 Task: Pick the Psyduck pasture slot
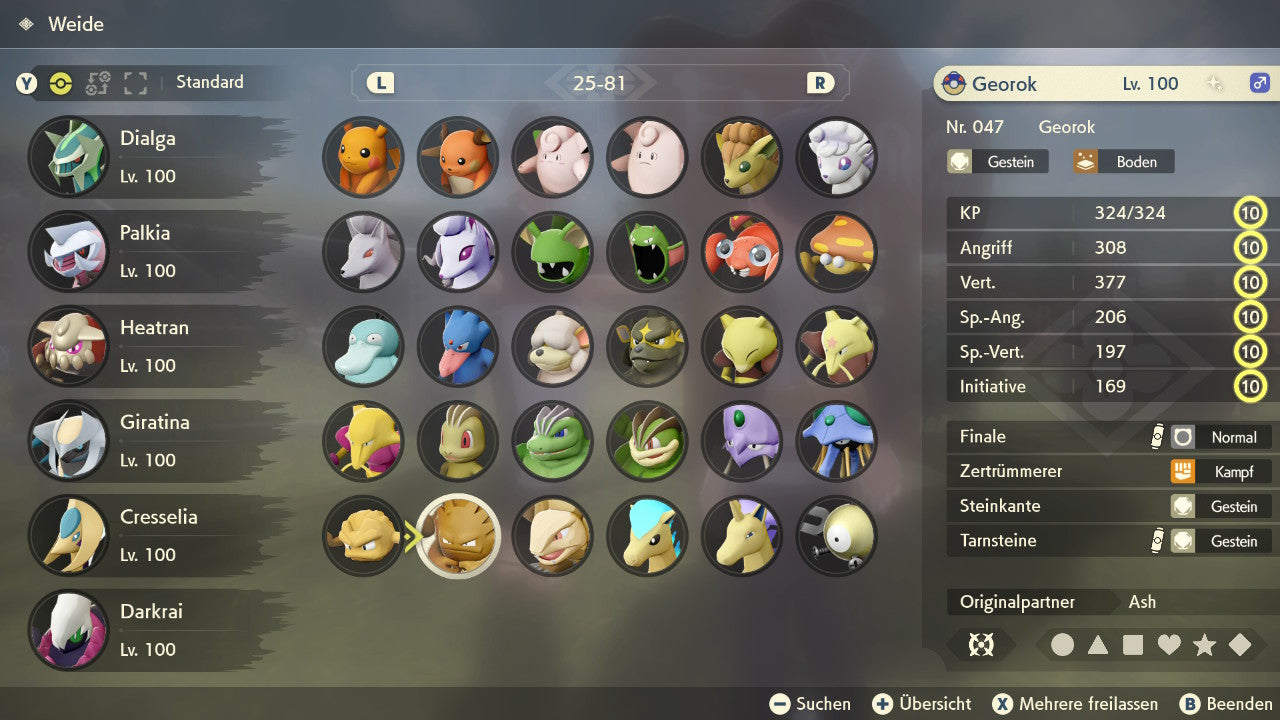click(363, 346)
